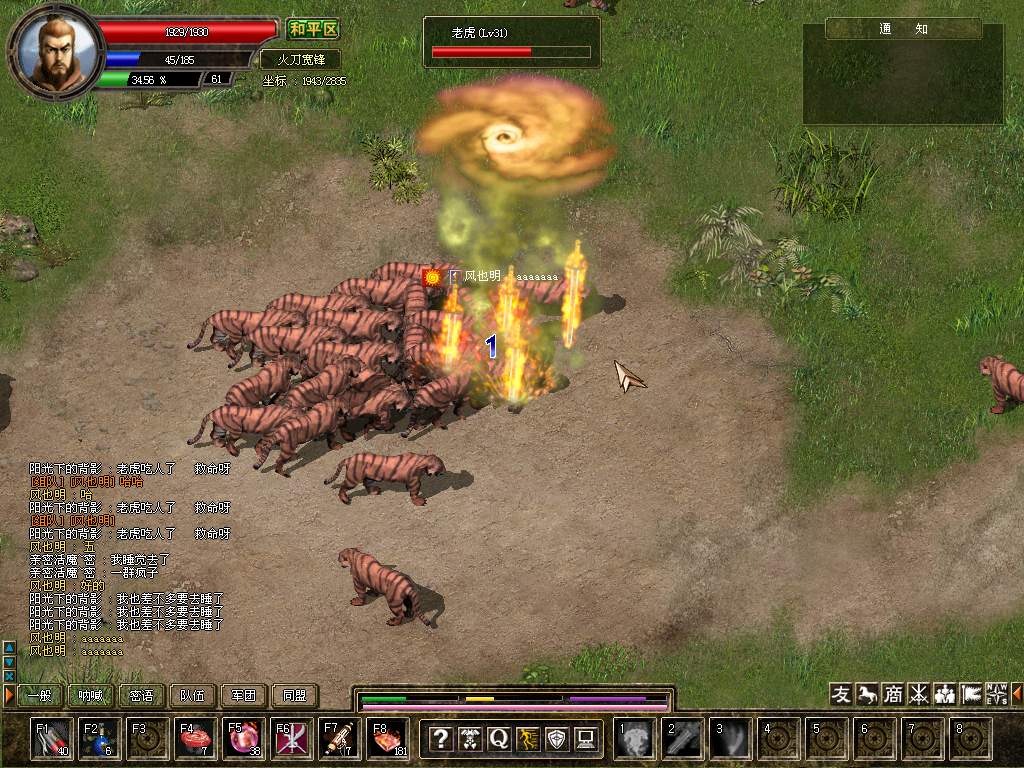Use the F7 scroll item
This screenshot has width=1024, height=768.
coord(340,739)
